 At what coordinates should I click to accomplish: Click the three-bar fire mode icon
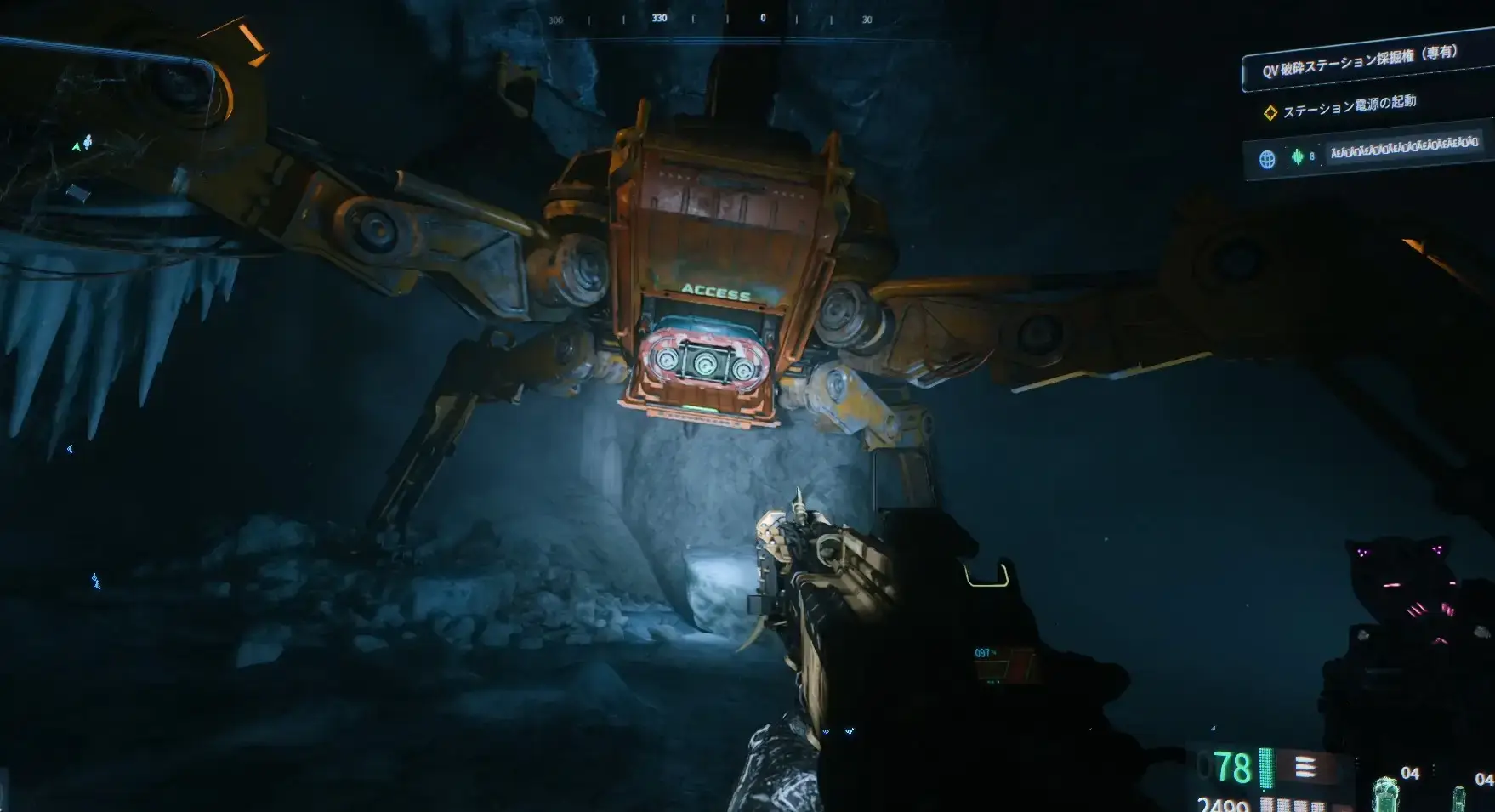[x=1305, y=768]
